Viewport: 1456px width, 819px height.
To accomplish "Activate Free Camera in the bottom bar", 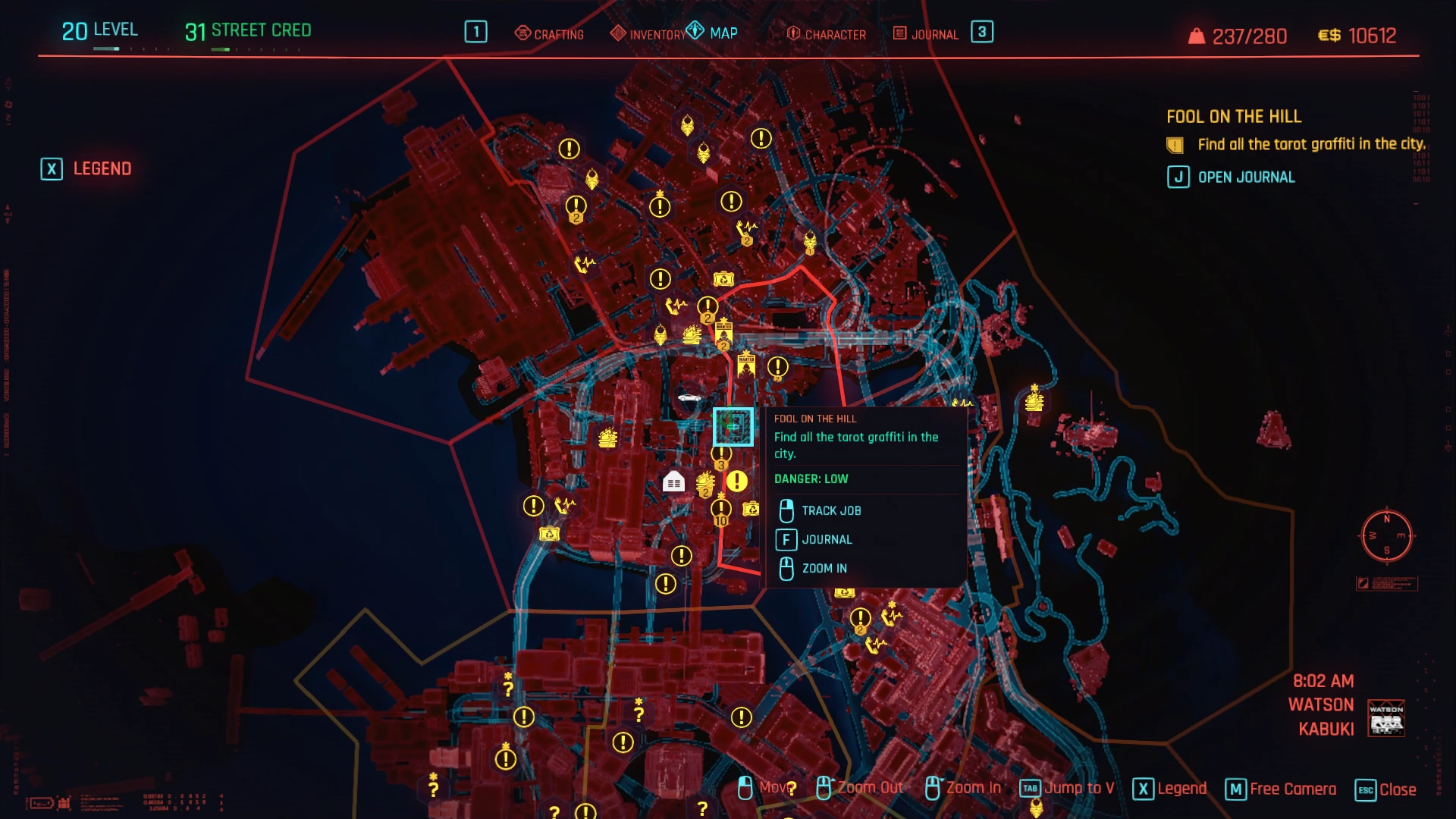I will [1281, 789].
